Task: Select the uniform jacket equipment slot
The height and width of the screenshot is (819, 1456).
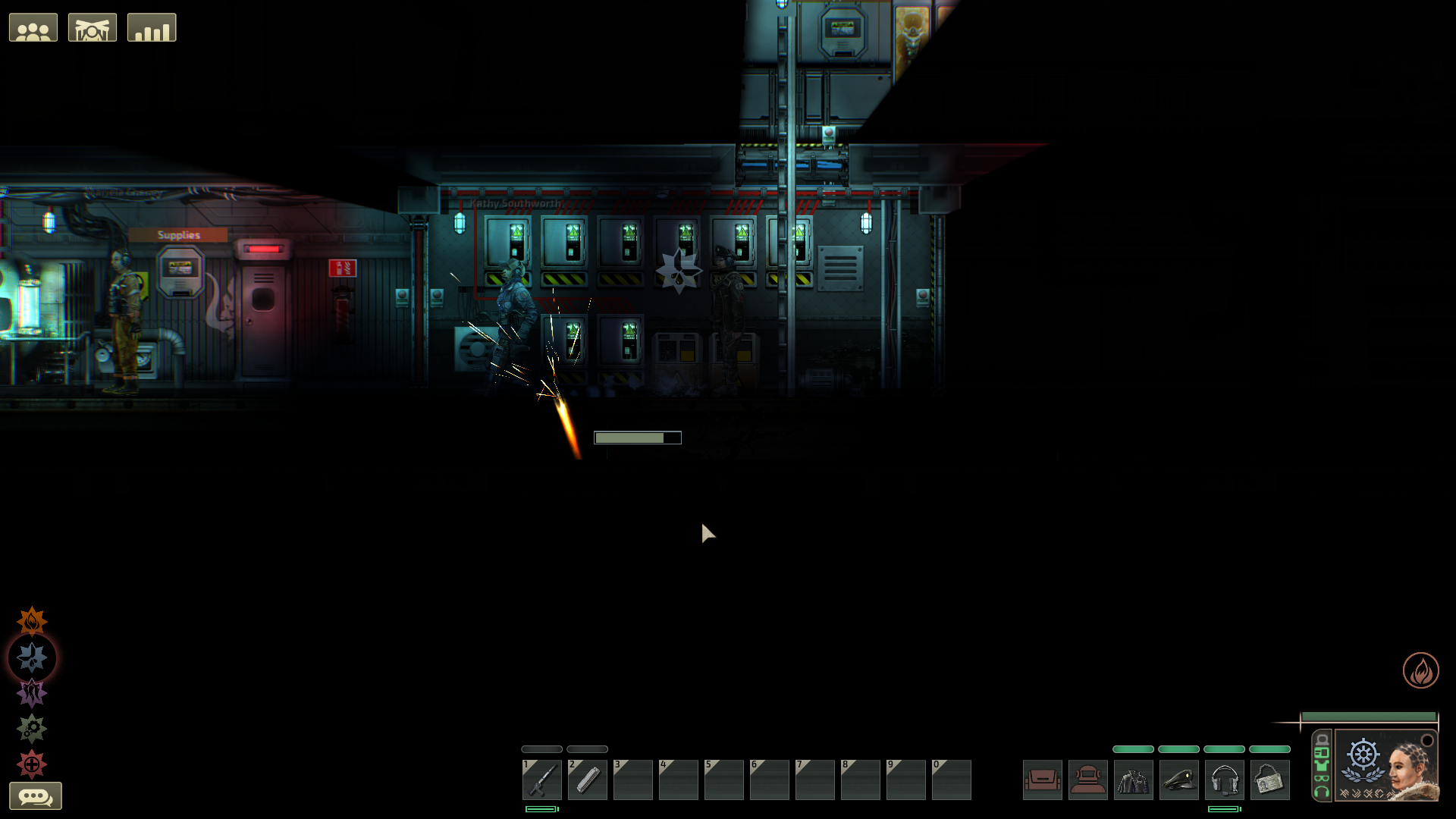Action: (x=1134, y=780)
